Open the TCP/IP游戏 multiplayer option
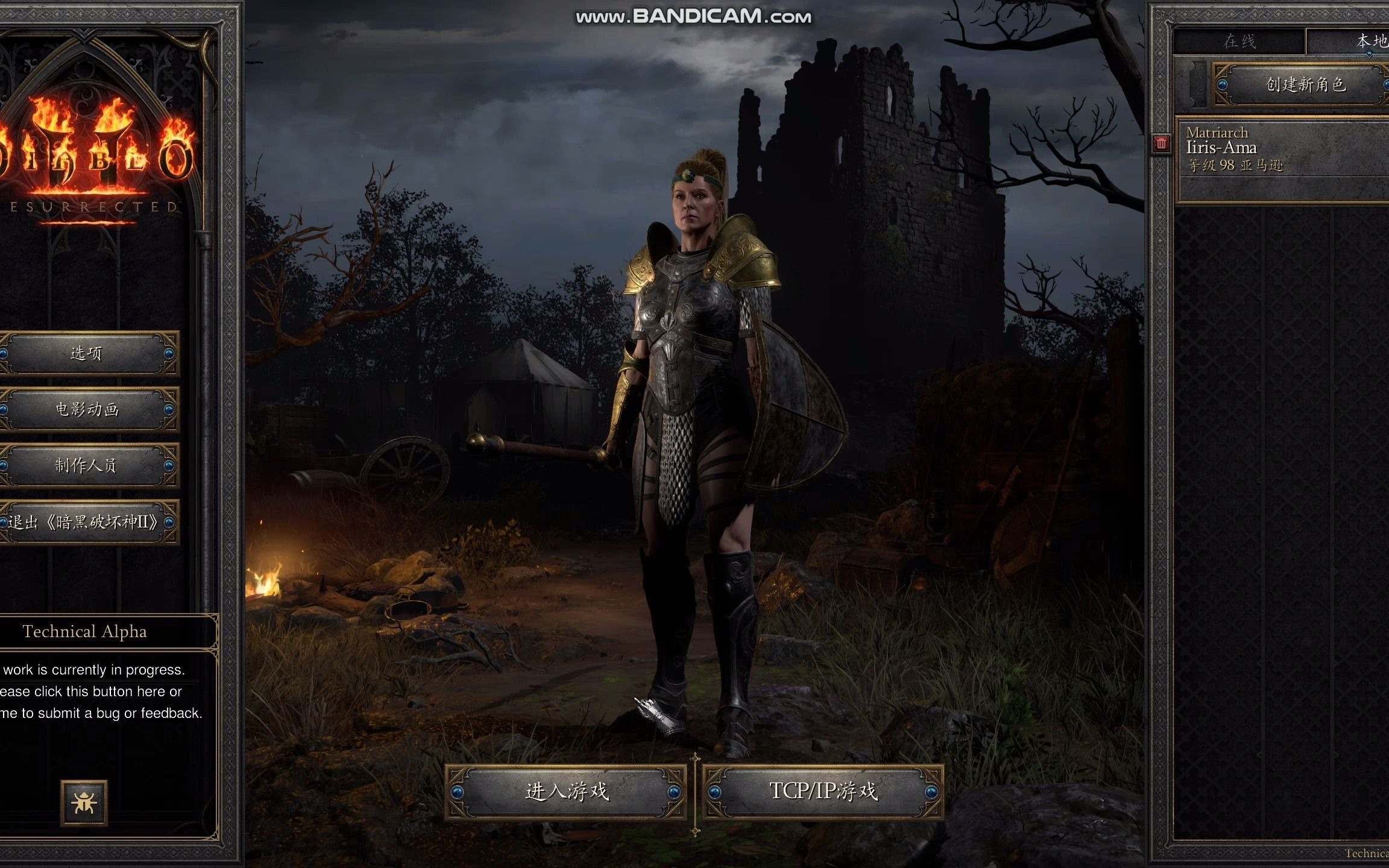This screenshot has height=868, width=1389. [x=823, y=791]
